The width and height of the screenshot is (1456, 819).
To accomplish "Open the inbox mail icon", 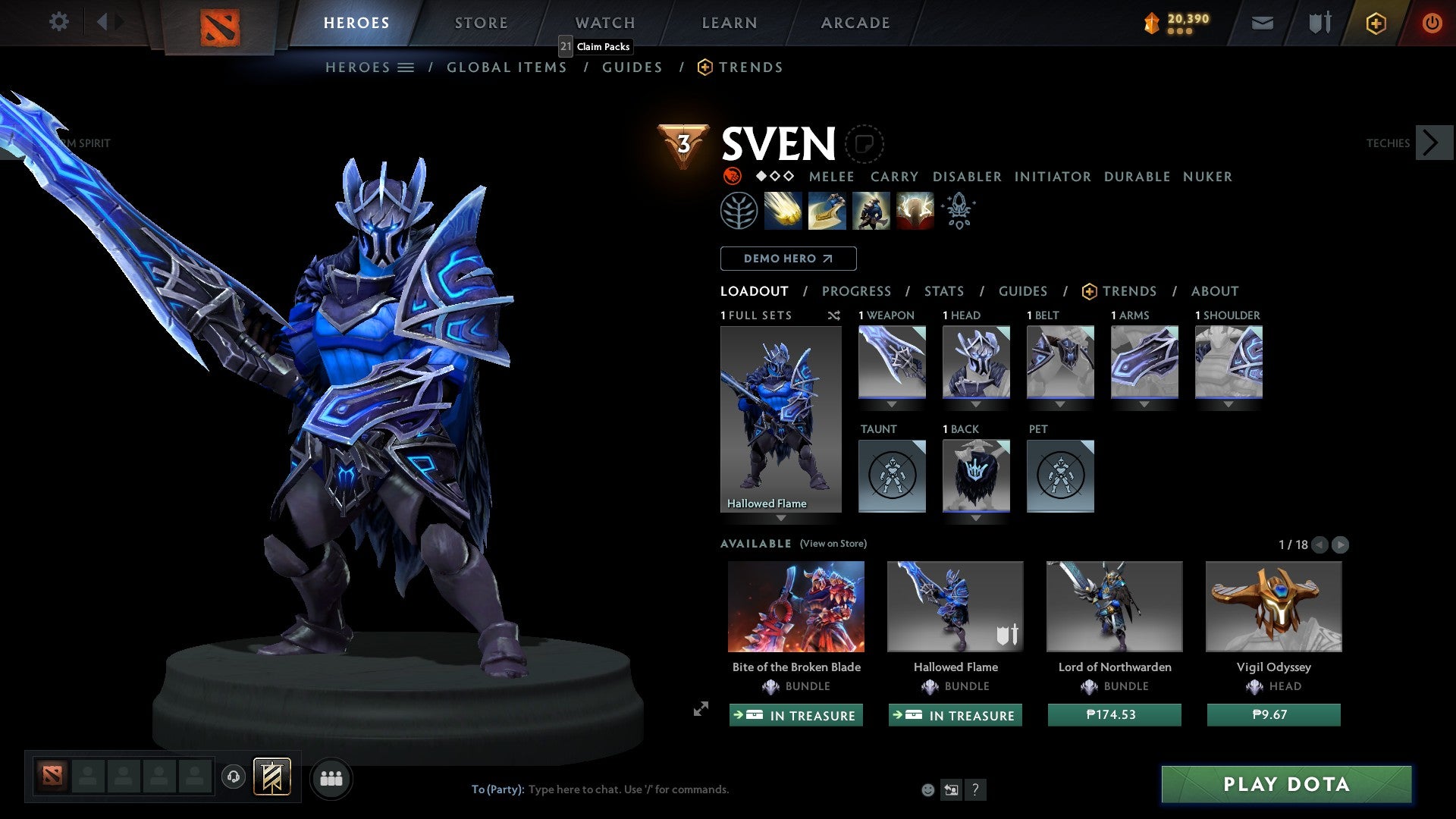I will pyautogui.click(x=1262, y=23).
